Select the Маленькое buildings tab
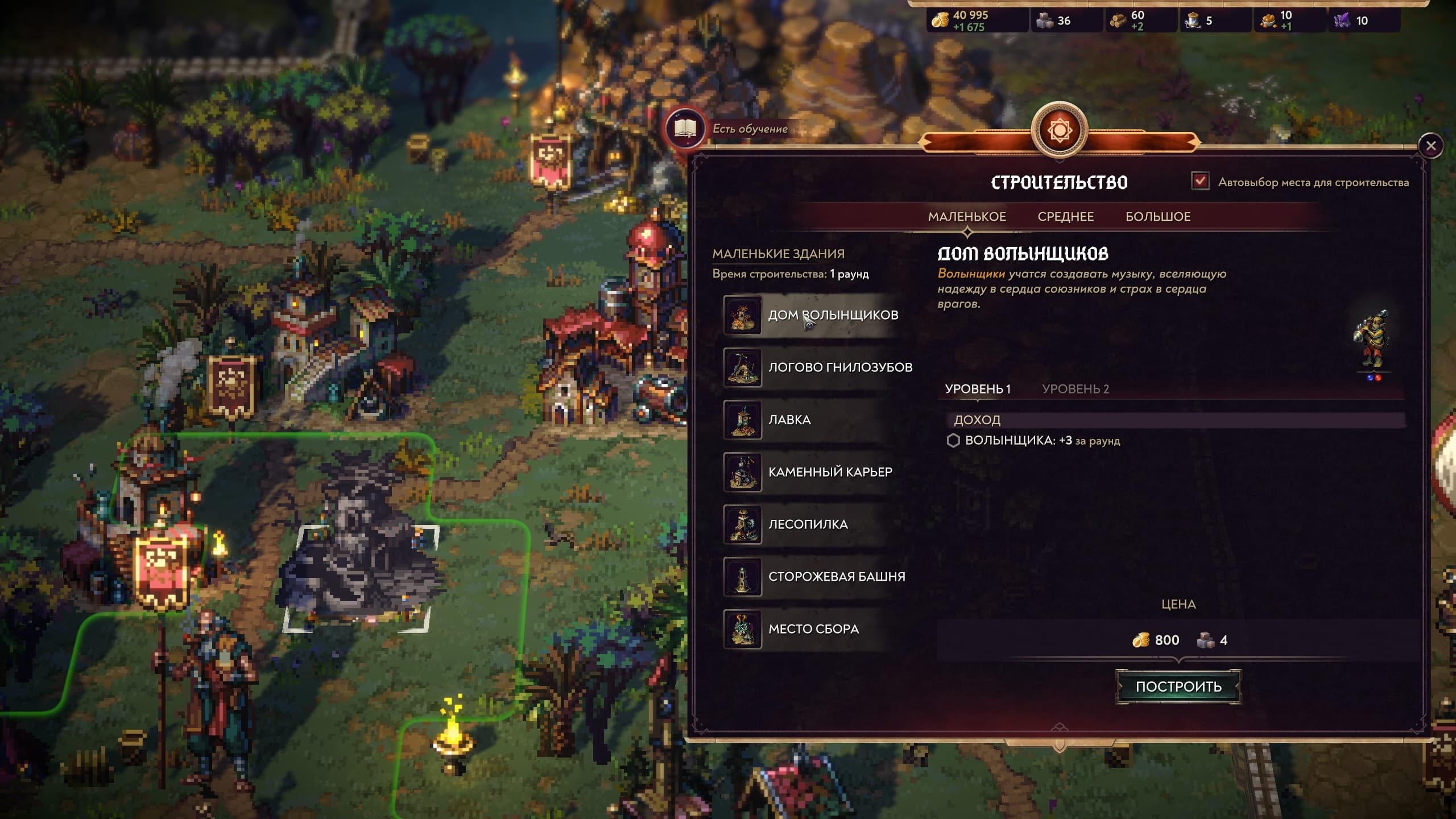 point(967,217)
